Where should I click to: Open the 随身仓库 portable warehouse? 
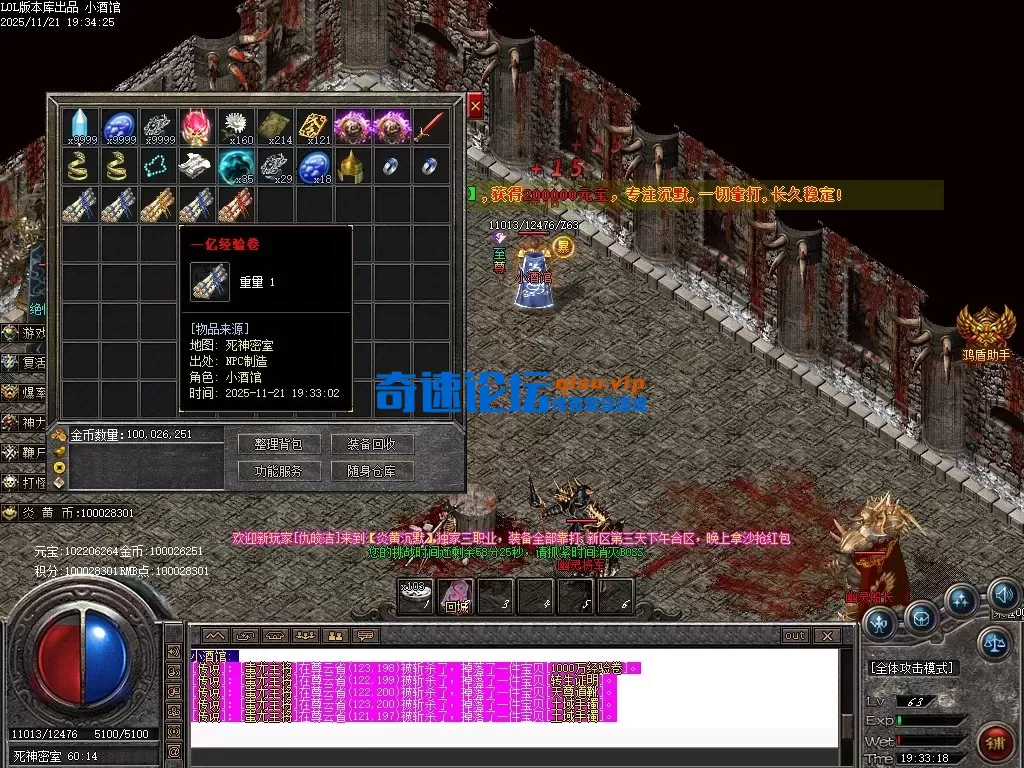point(372,471)
